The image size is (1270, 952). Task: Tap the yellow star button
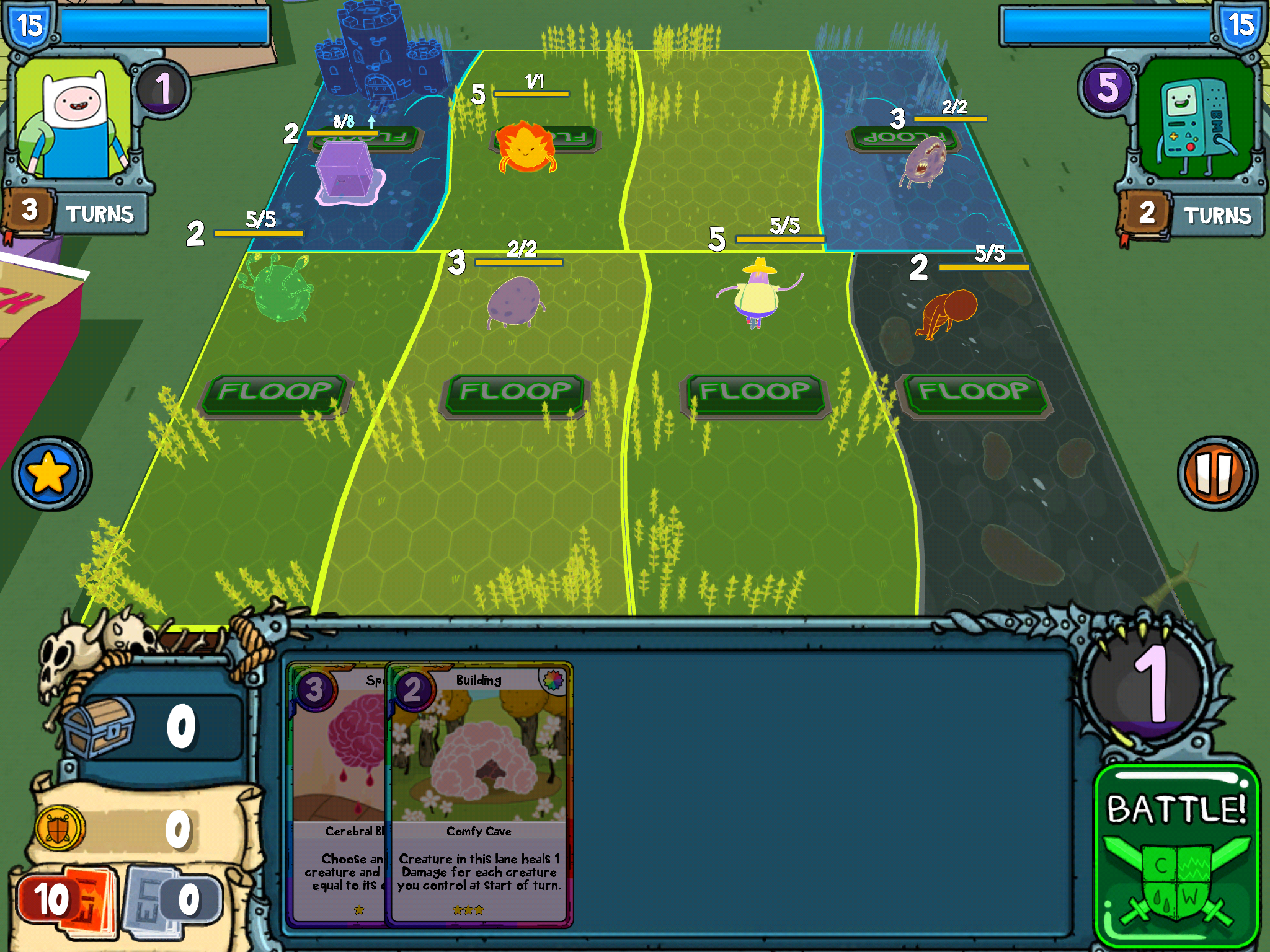pyautogui.click(x=51, y=474)
